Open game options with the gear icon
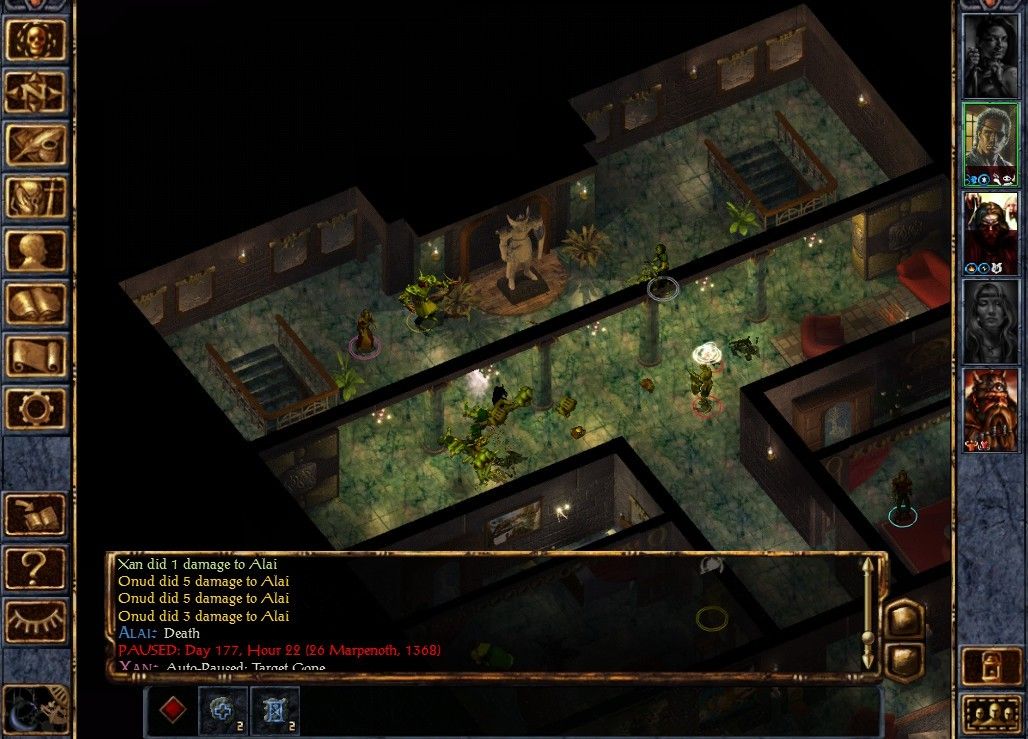This screenshot has width=1028, height=739. [x=36, y=410]
